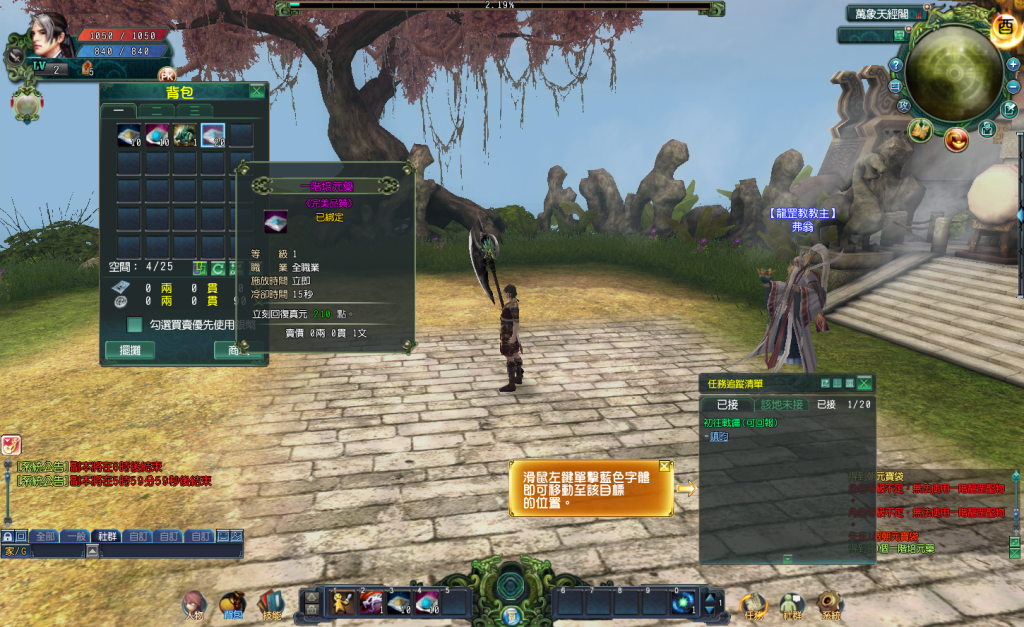
Task: Switch to the second bag tab
Action: [156, 110]
